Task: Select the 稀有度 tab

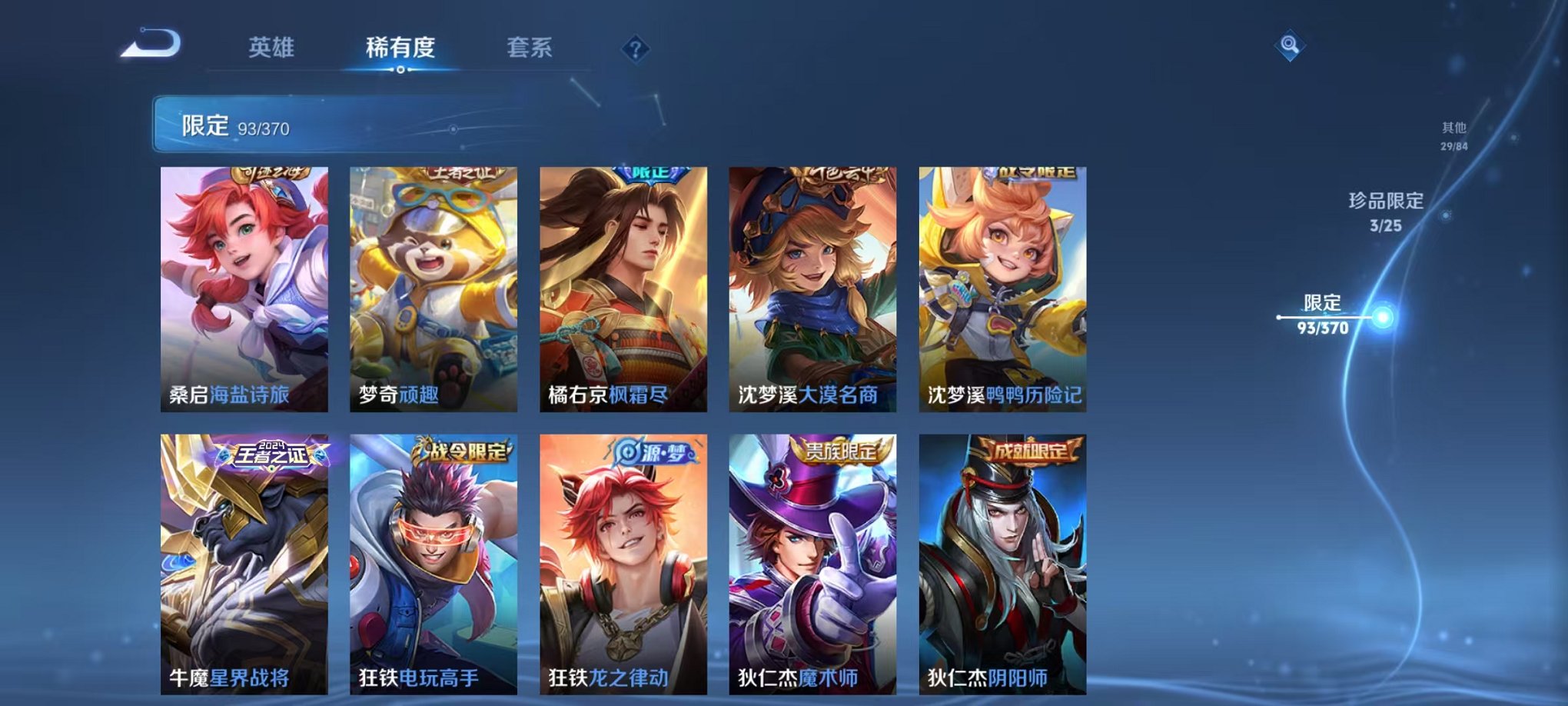Action: [400, 48]
